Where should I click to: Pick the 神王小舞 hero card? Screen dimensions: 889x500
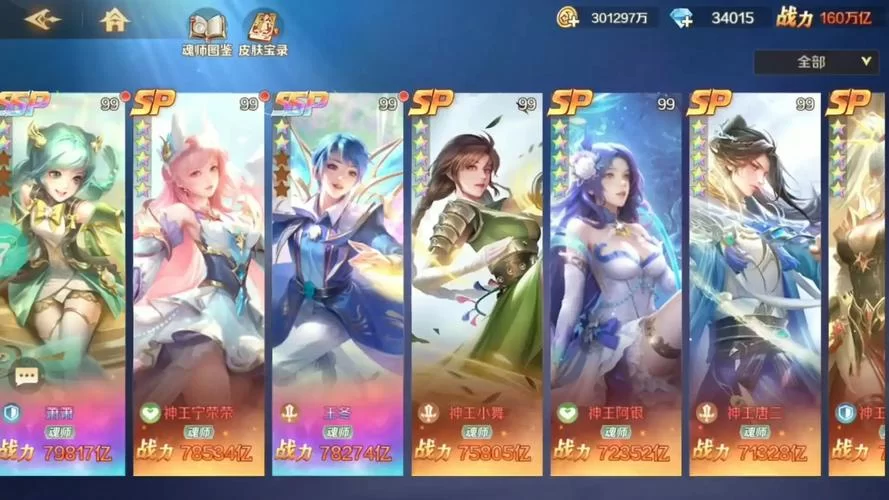click(x=476, y=280)
